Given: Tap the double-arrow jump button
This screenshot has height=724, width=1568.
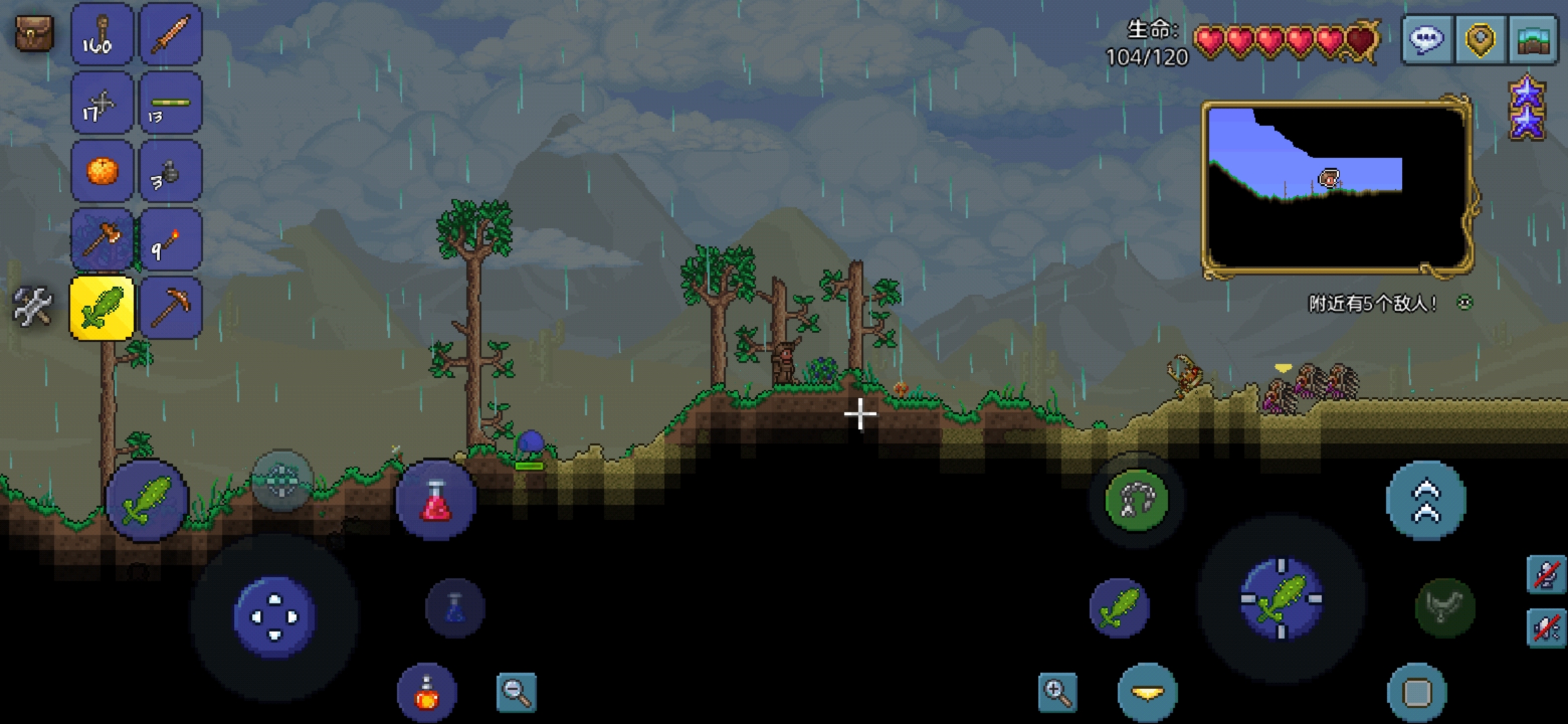Looking at the screenshot, I should click(1426, 500).
